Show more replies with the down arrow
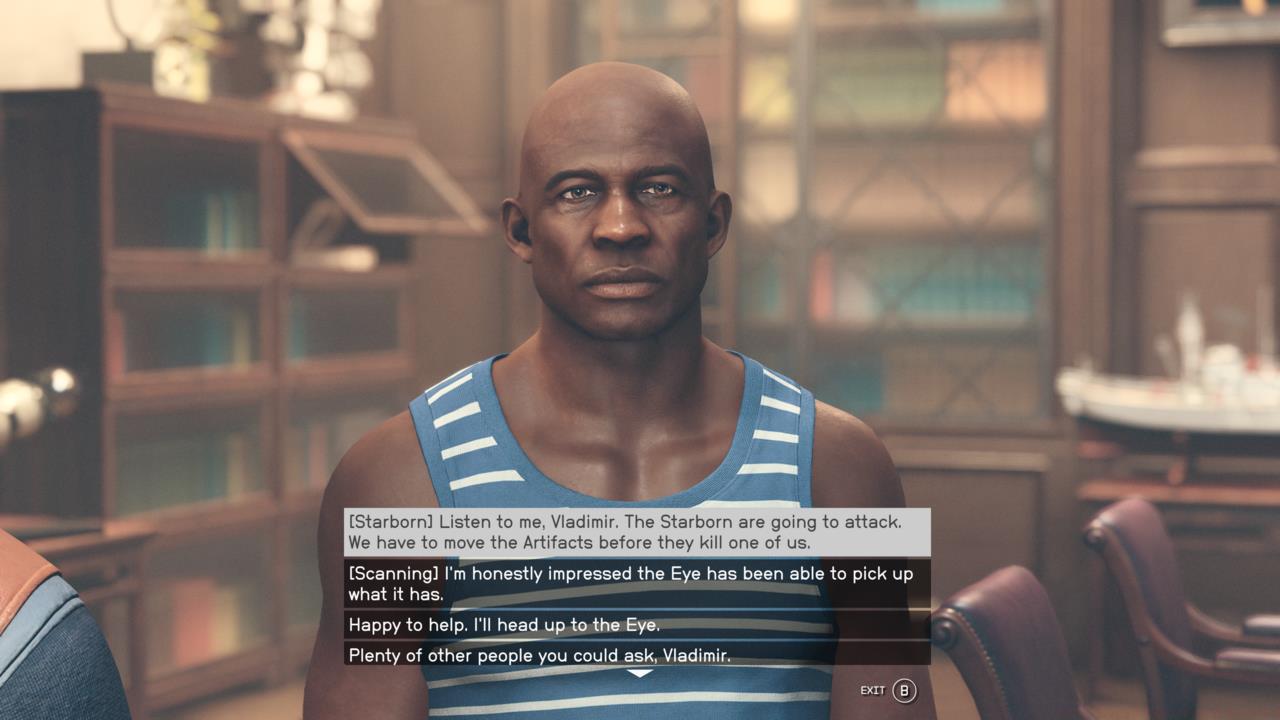The width and height of the screenshot is (1280, 720). point(639,674)
